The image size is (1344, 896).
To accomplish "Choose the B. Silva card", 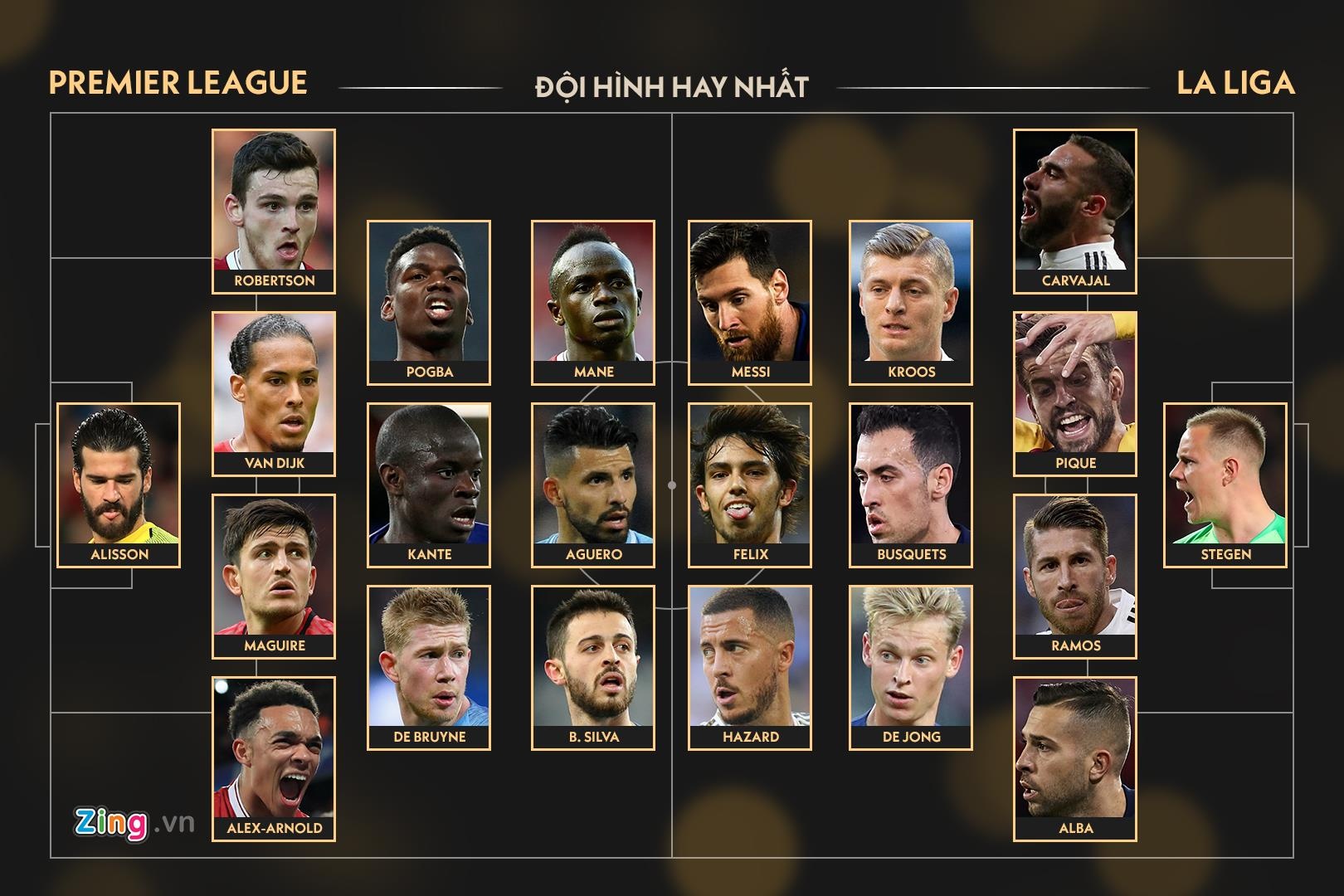I will [593, 667].
